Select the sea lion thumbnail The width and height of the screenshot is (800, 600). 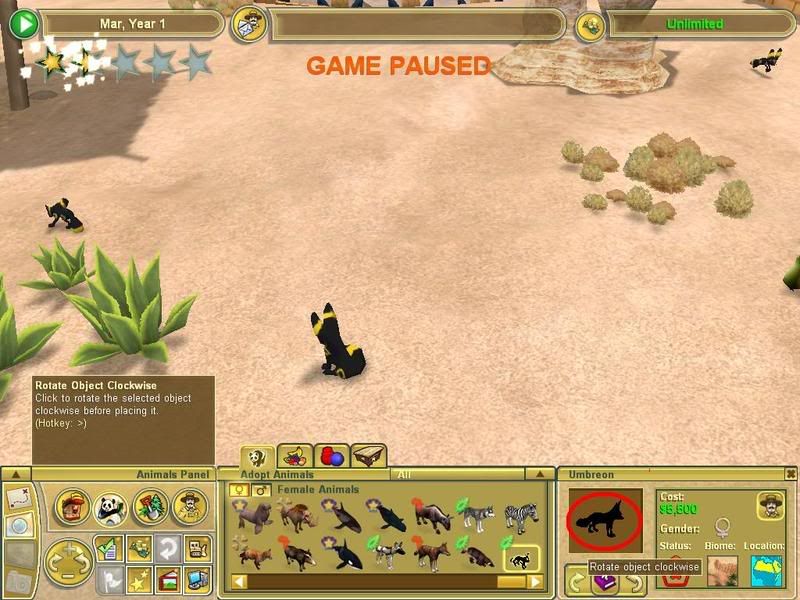coord(252,517)
